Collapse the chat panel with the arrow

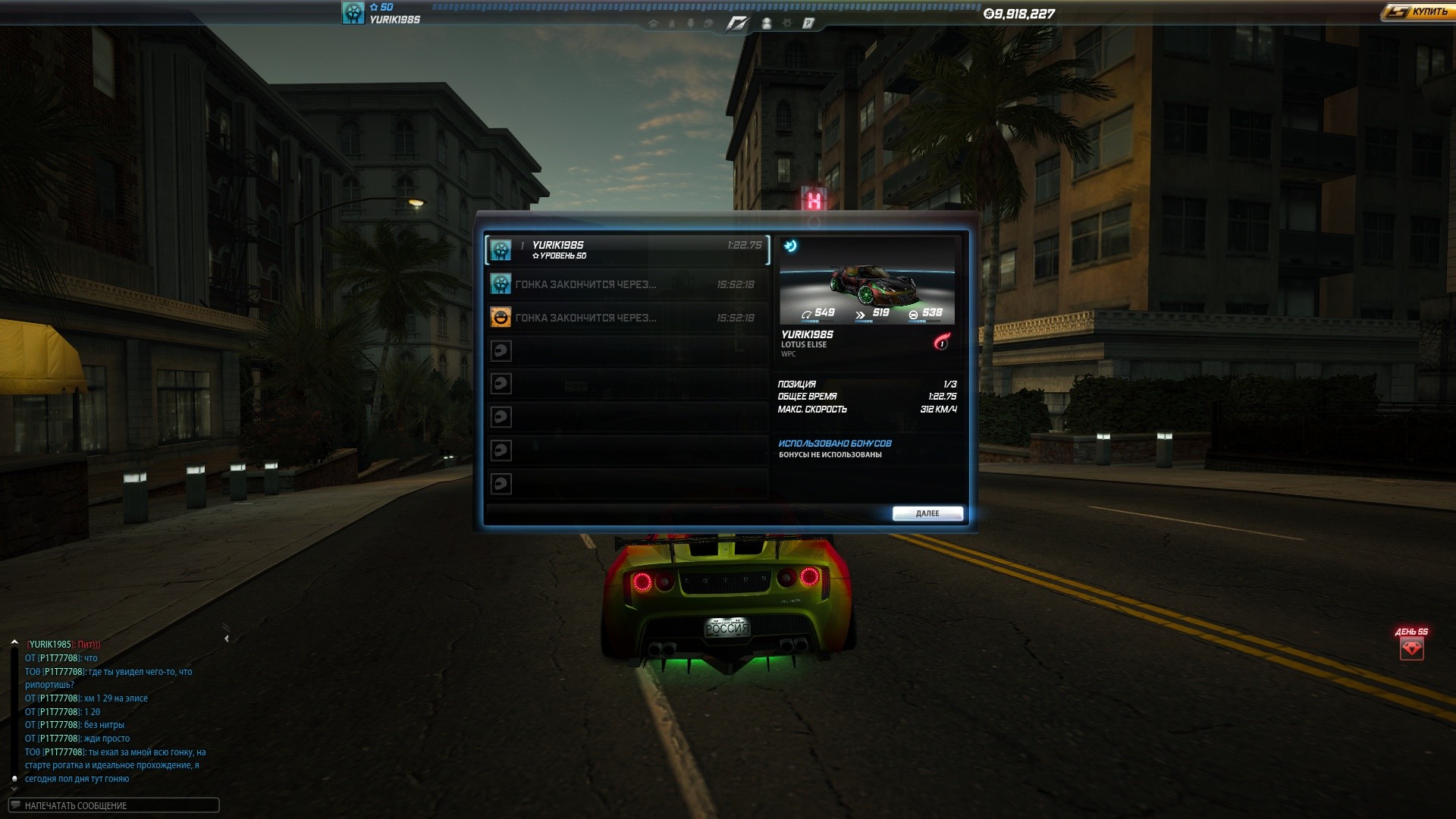tap(227, 639)
